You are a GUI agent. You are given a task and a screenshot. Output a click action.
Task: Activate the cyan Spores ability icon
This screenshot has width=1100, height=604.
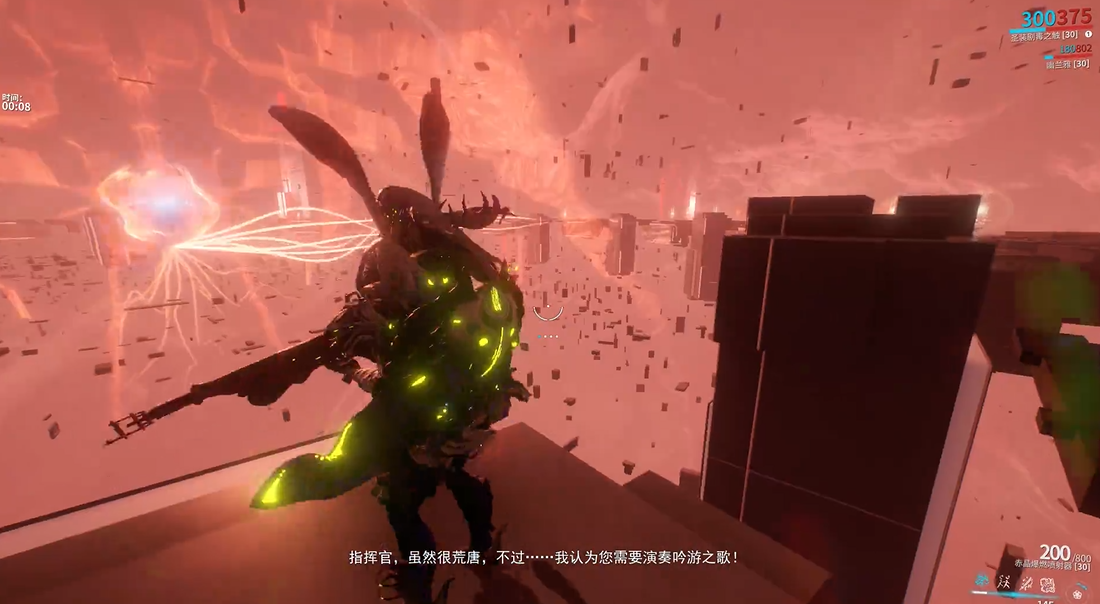click(981, 582)
